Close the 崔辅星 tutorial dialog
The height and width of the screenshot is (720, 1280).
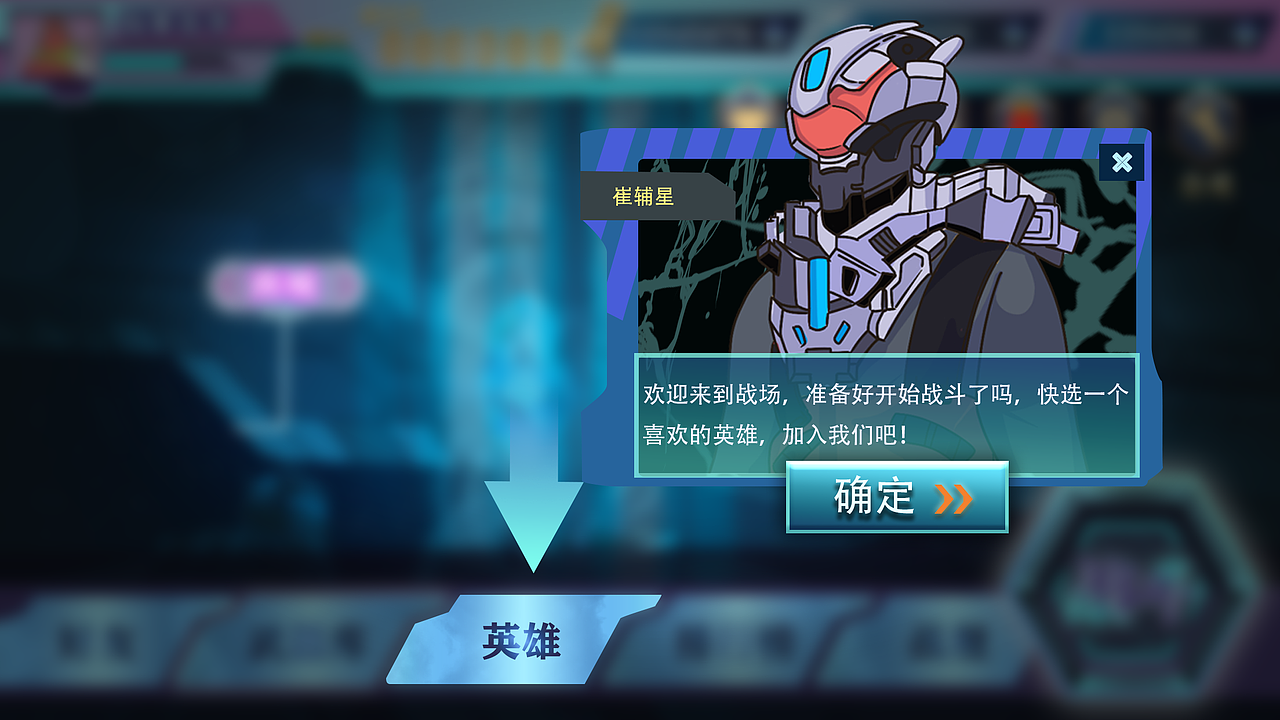pos(1122,163)
